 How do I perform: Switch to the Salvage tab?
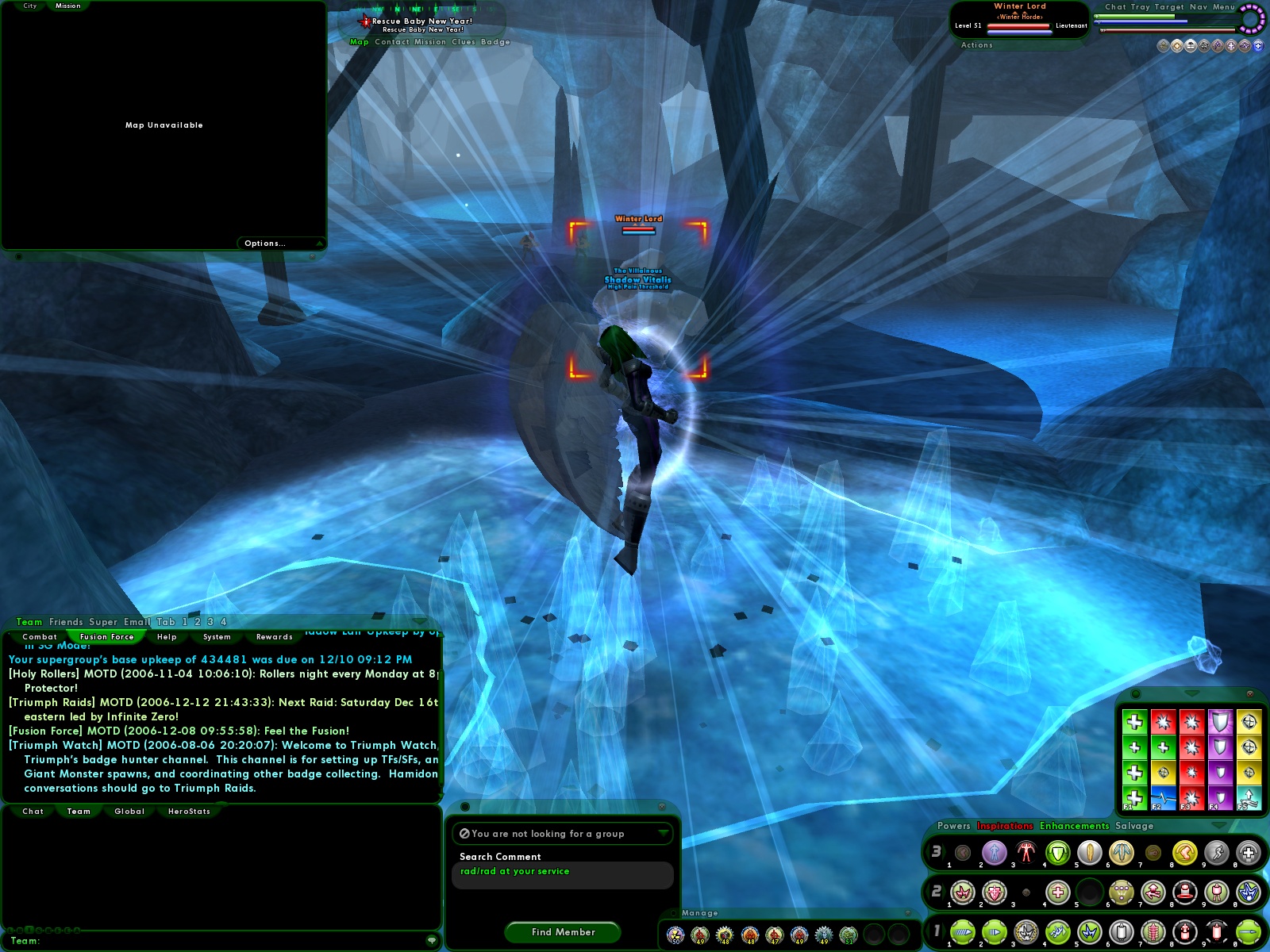[1136, 826]
